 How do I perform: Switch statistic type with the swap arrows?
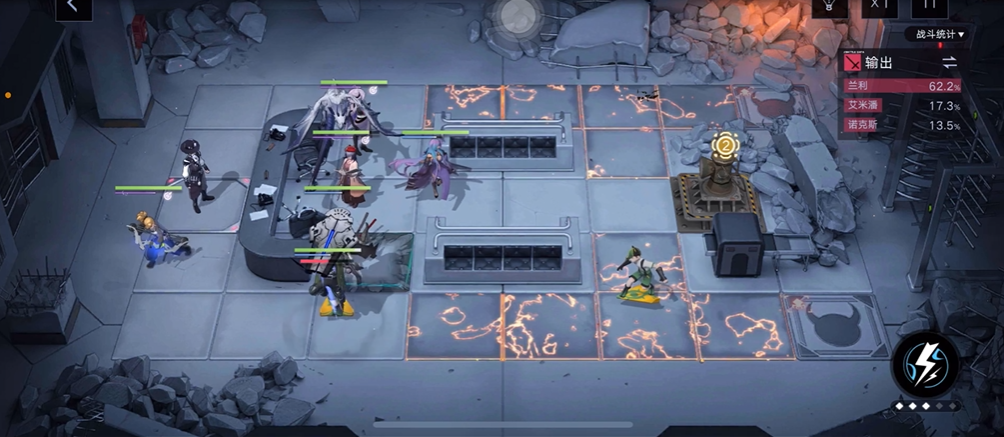point(949,62)
